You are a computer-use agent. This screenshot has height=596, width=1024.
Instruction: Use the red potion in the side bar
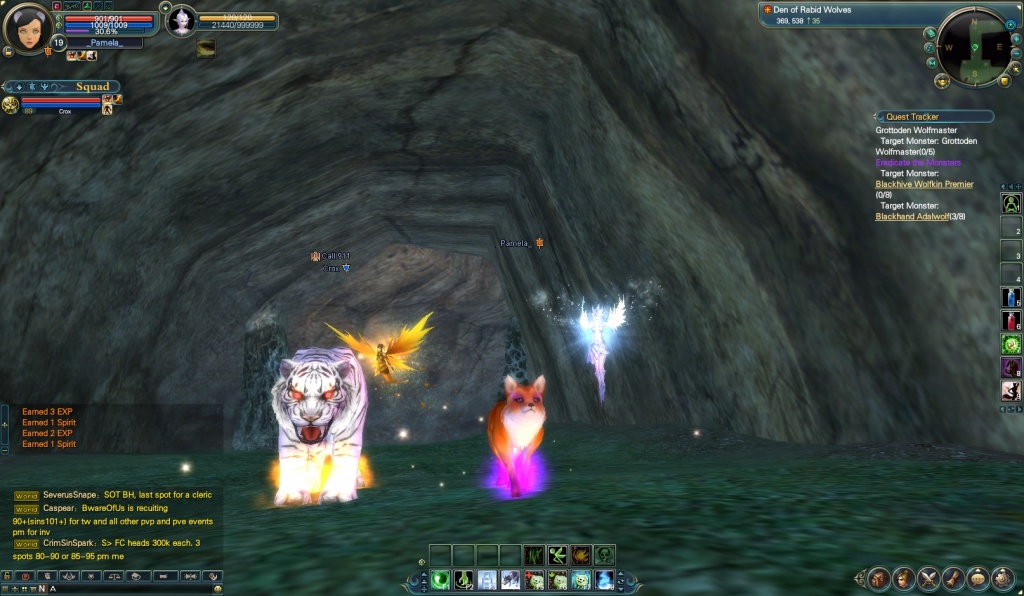pyautogui.click(x=1011, y=321)
